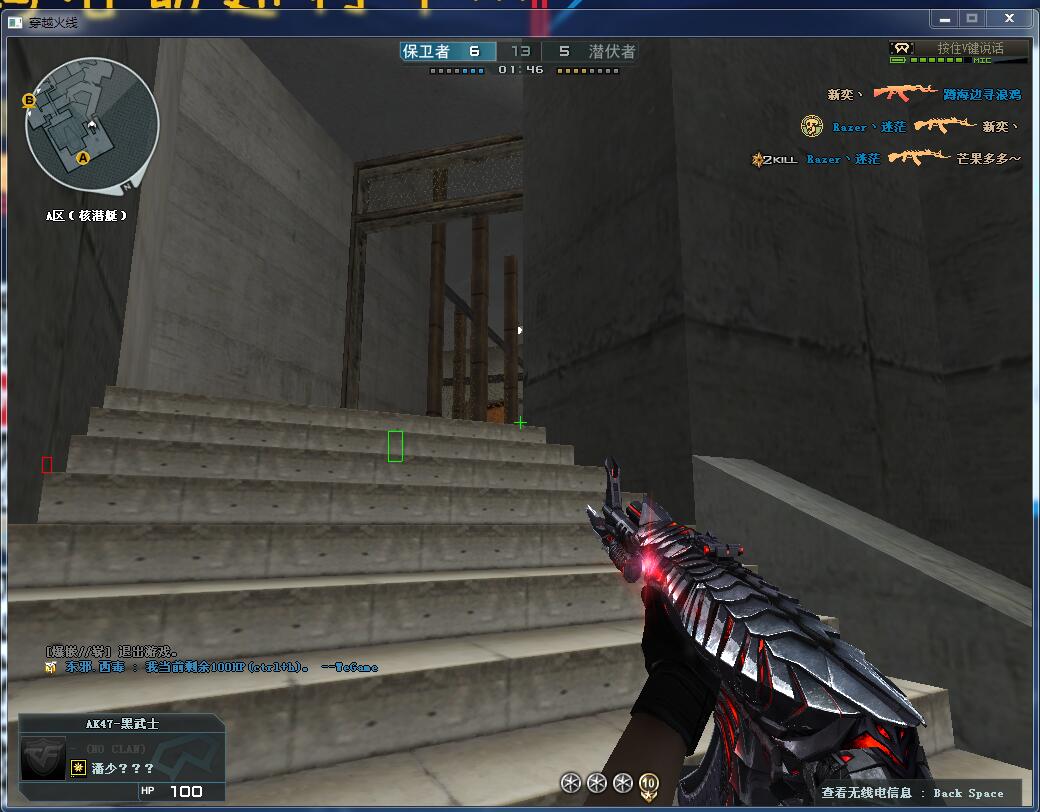Click the chat message from 东邪.西毒
The image size is (1040, 812).
coord(210,667)
